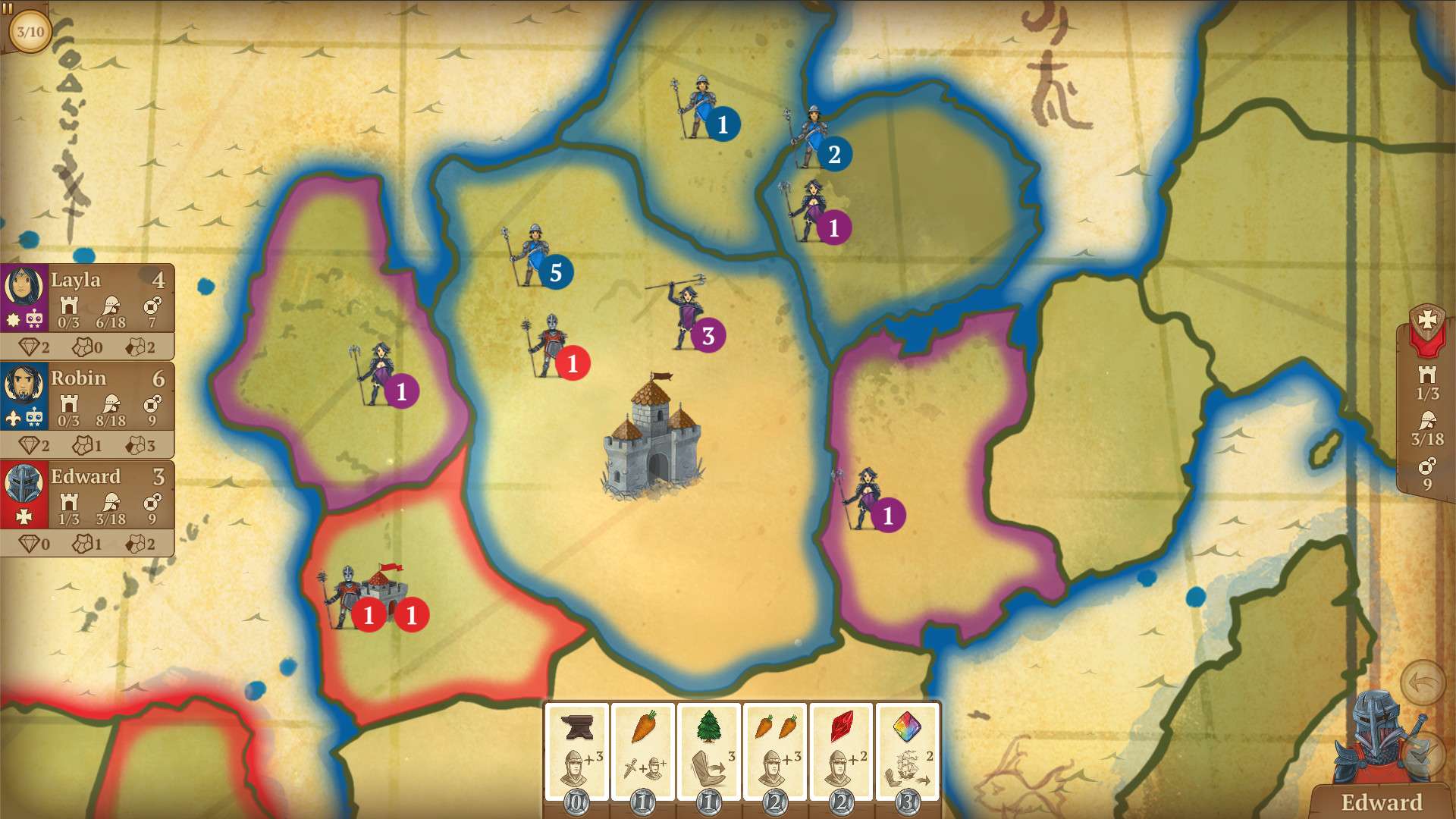The image size is (1456, 819).
Task: Pick the pine tree movement card
Action: click(x=708, y=752)
